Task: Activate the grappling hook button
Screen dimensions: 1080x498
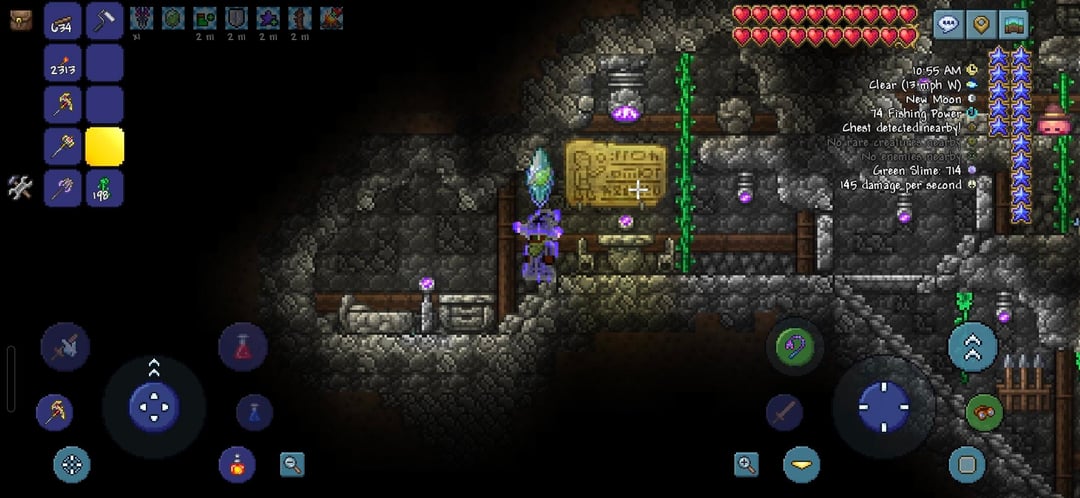Action: coord(795,346)
